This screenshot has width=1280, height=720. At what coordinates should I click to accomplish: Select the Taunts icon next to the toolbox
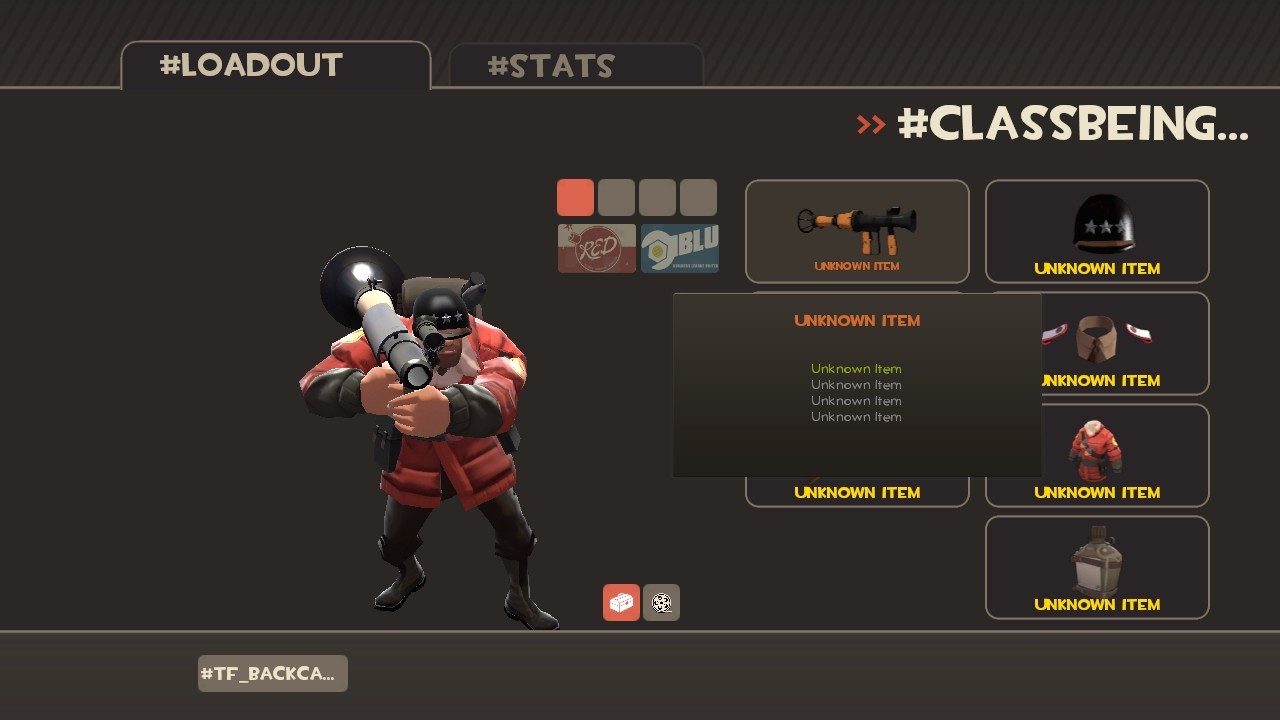click(x=661, y=602)
